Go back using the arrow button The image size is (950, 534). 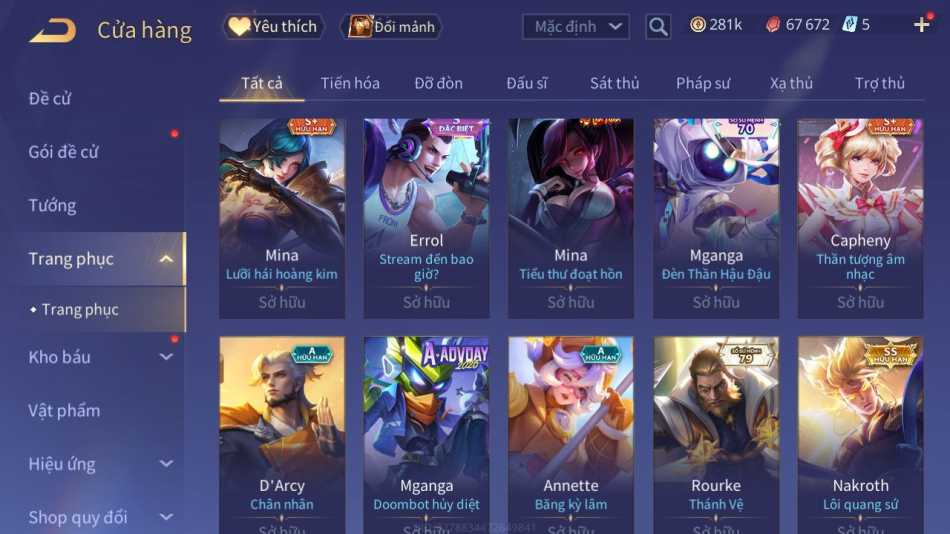[x=52, y=30]
